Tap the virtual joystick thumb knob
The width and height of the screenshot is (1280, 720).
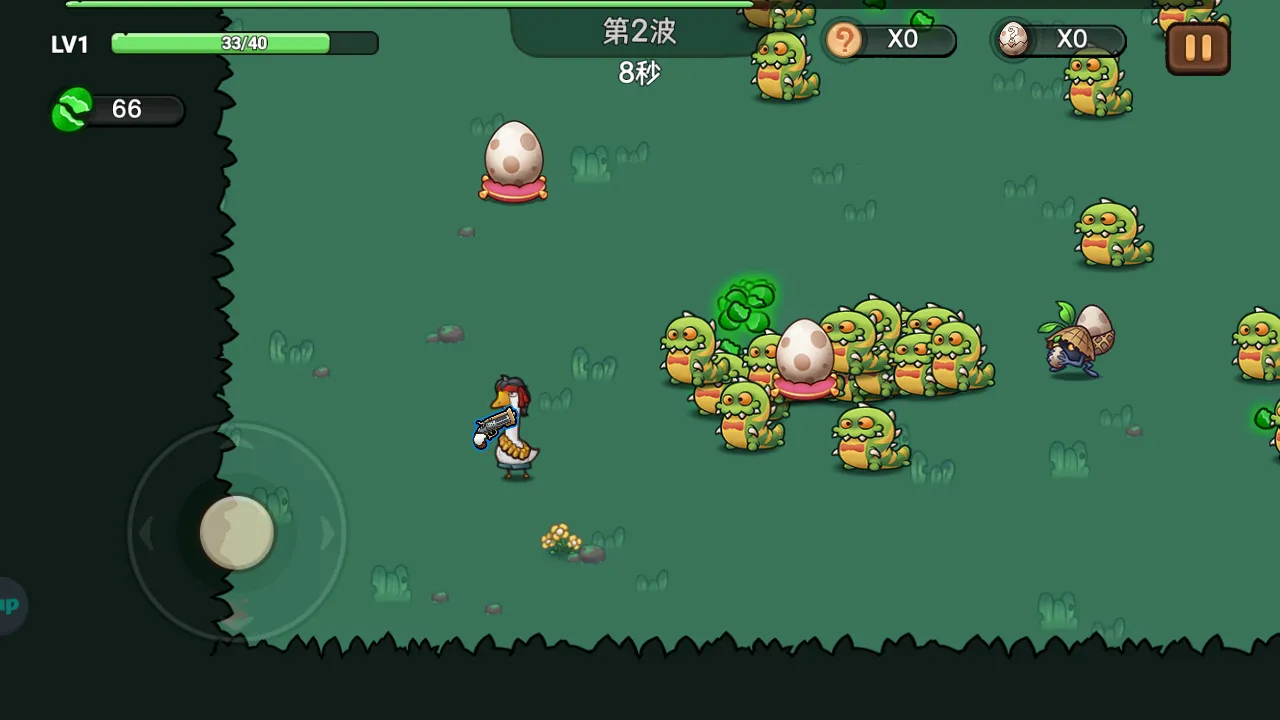coord(237,533)
